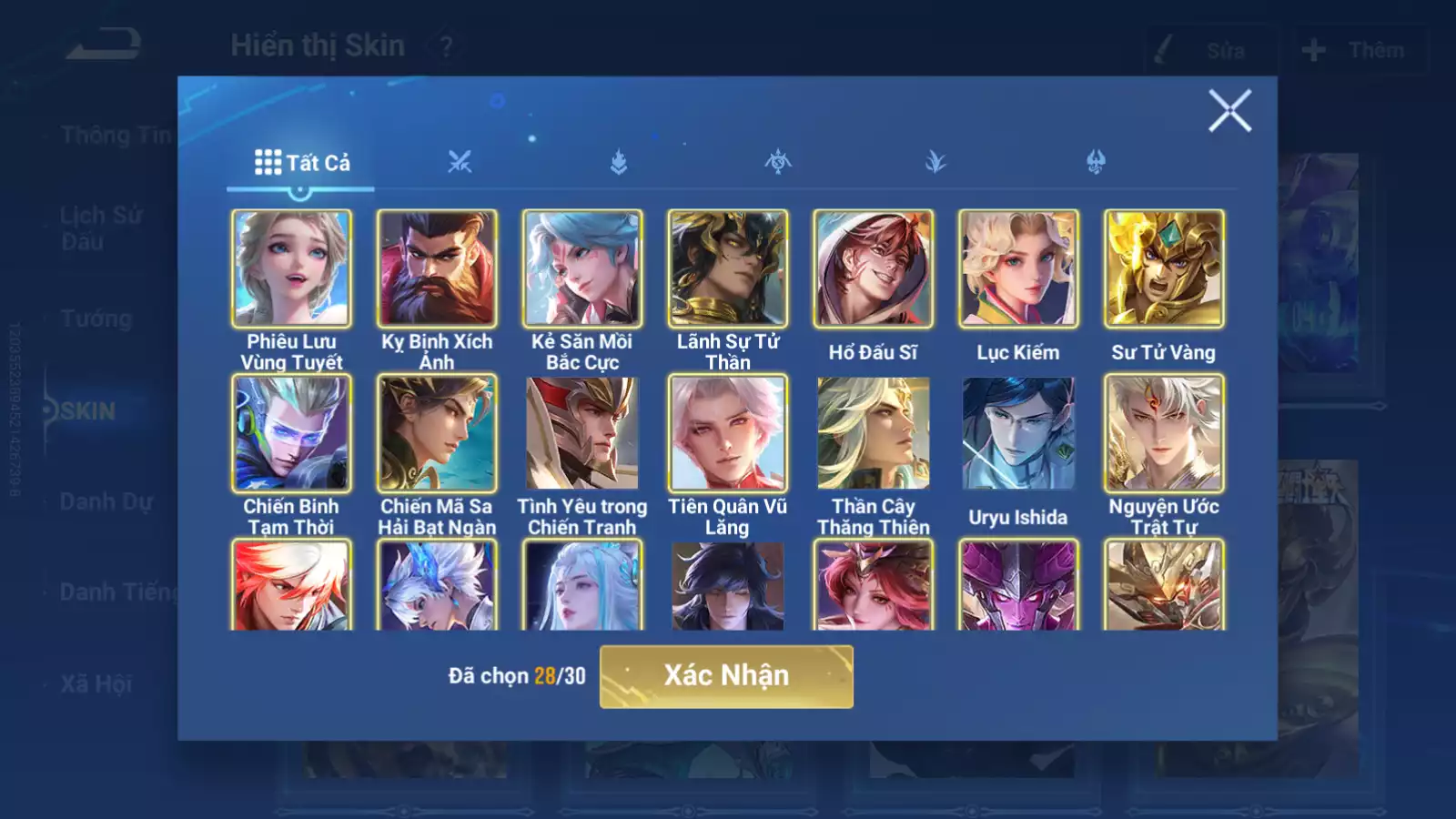Choose the Chiến Mã Sa Hải Bạt Ngàn skin

pyautogui.click(x=437, y=433)
